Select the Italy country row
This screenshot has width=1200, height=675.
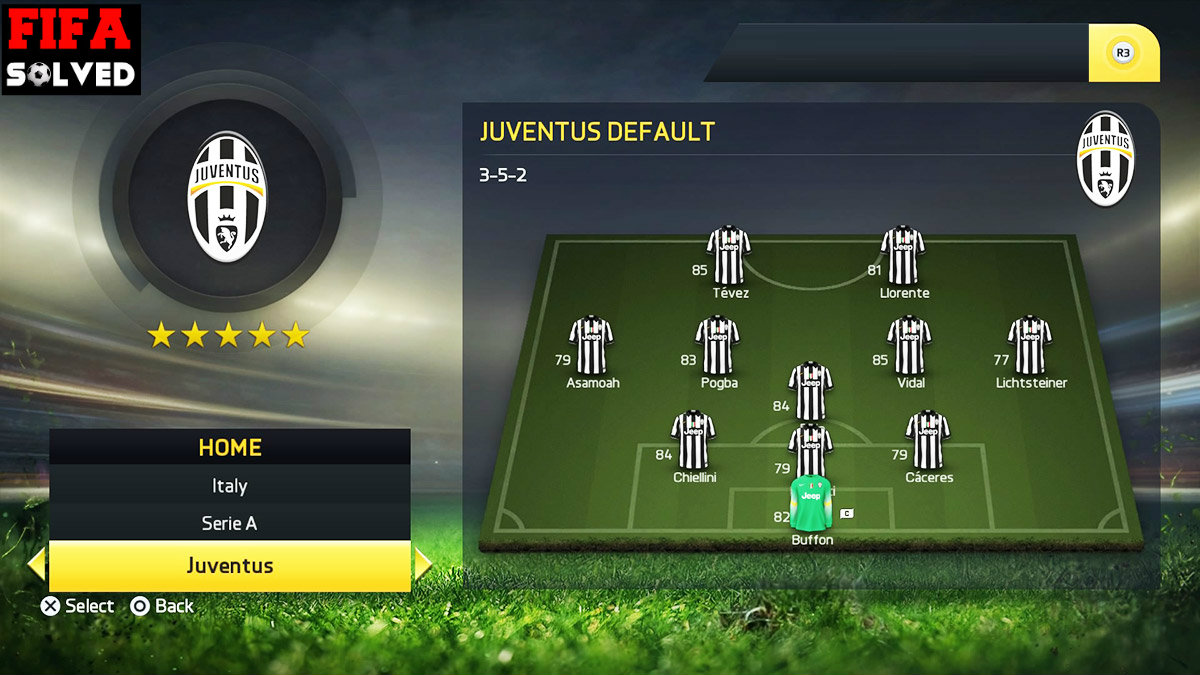pos(229,486)
